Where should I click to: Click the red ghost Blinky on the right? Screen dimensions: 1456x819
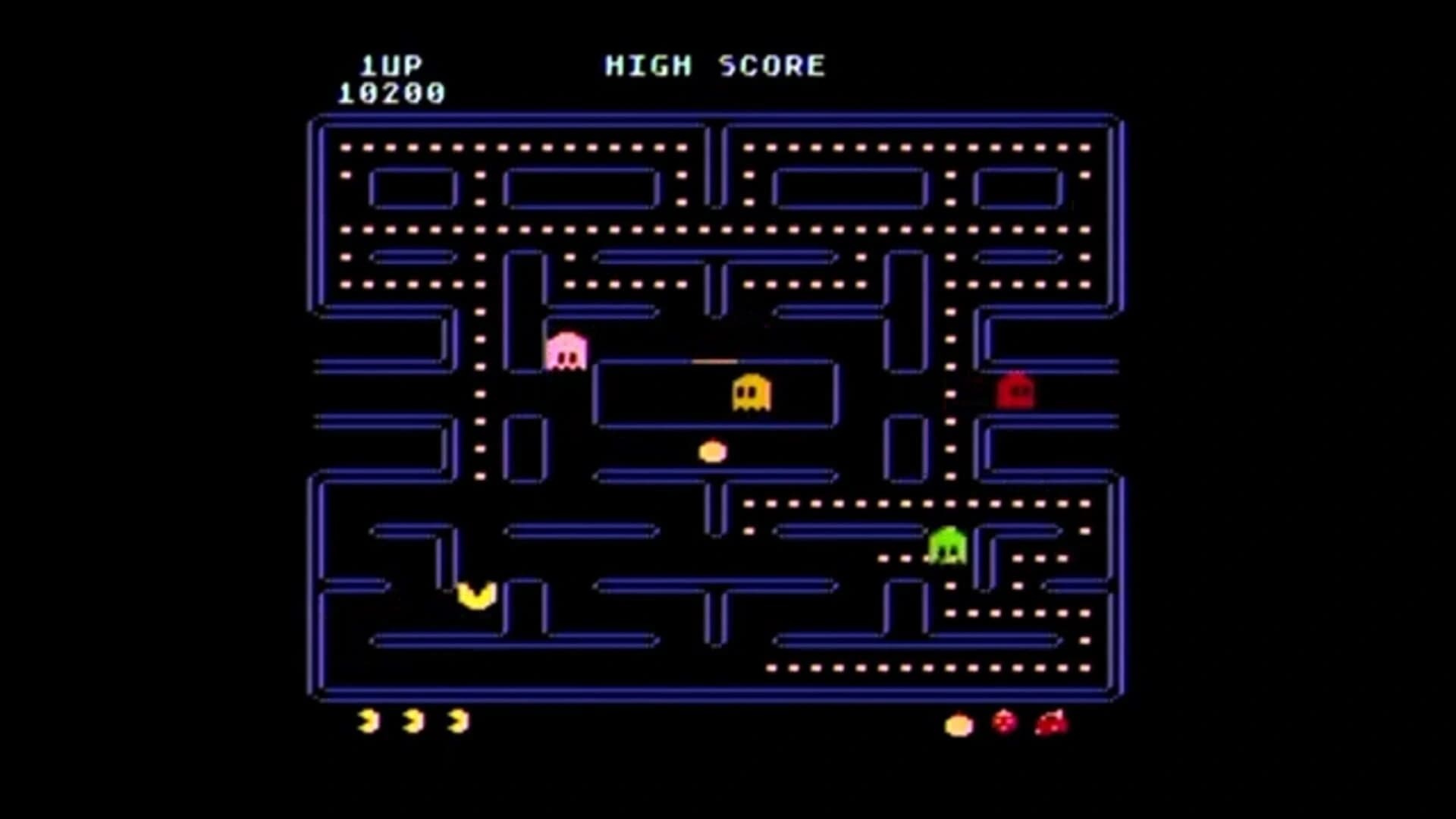tap(1016, 391)
